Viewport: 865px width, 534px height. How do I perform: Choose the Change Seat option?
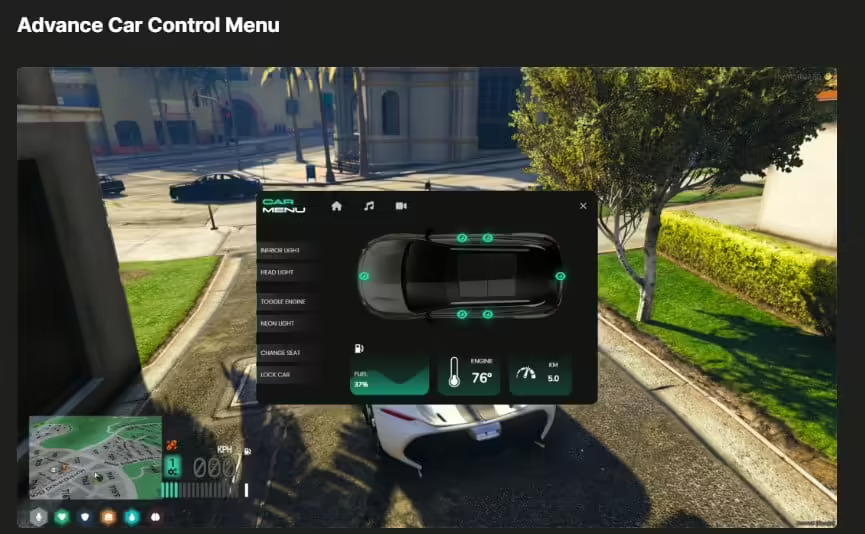(x=279, y=352)
